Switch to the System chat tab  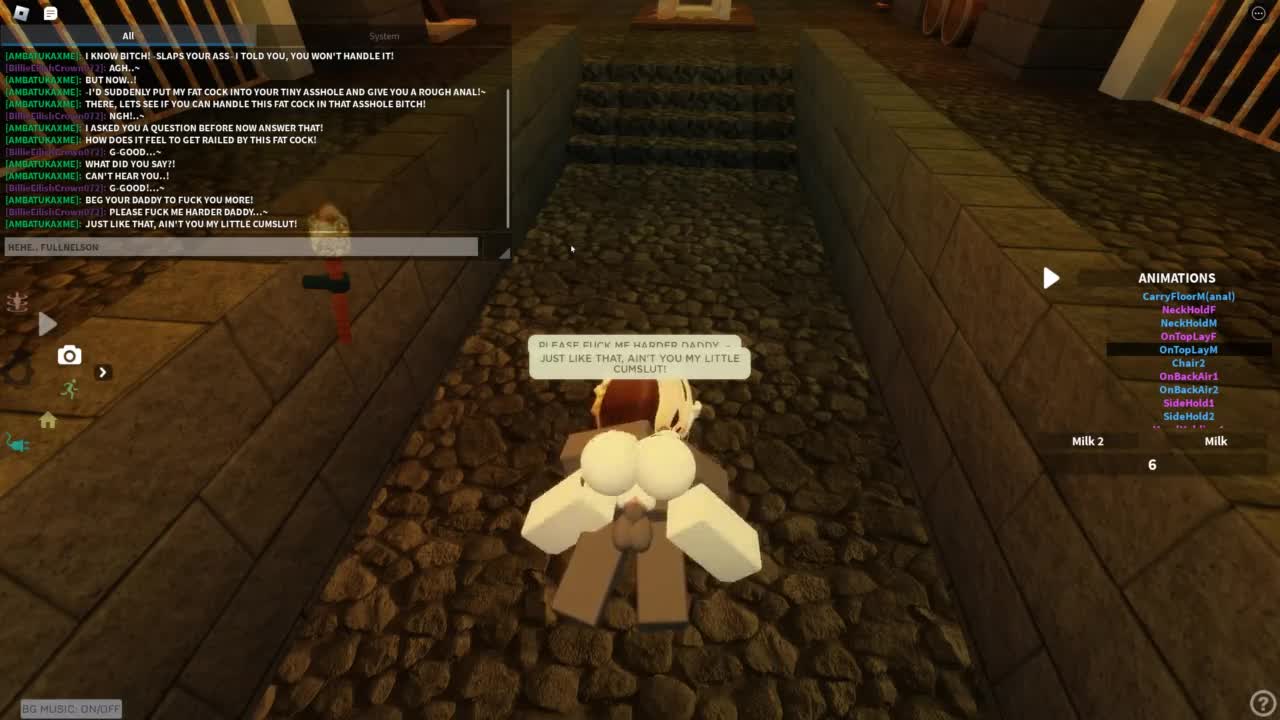coord(384,36)
